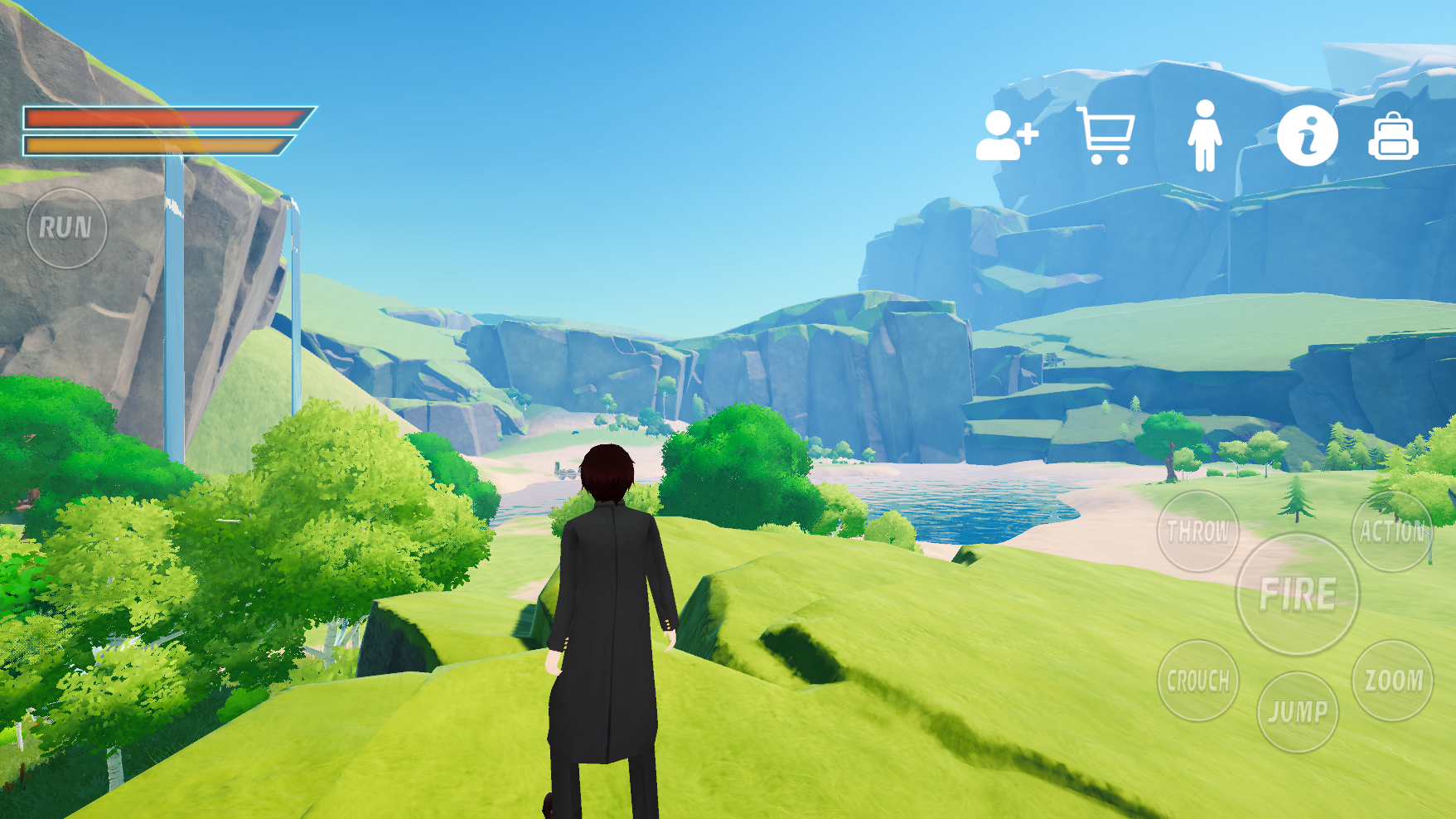
Task: Show the character figure menu
Action: (1204, 136)
